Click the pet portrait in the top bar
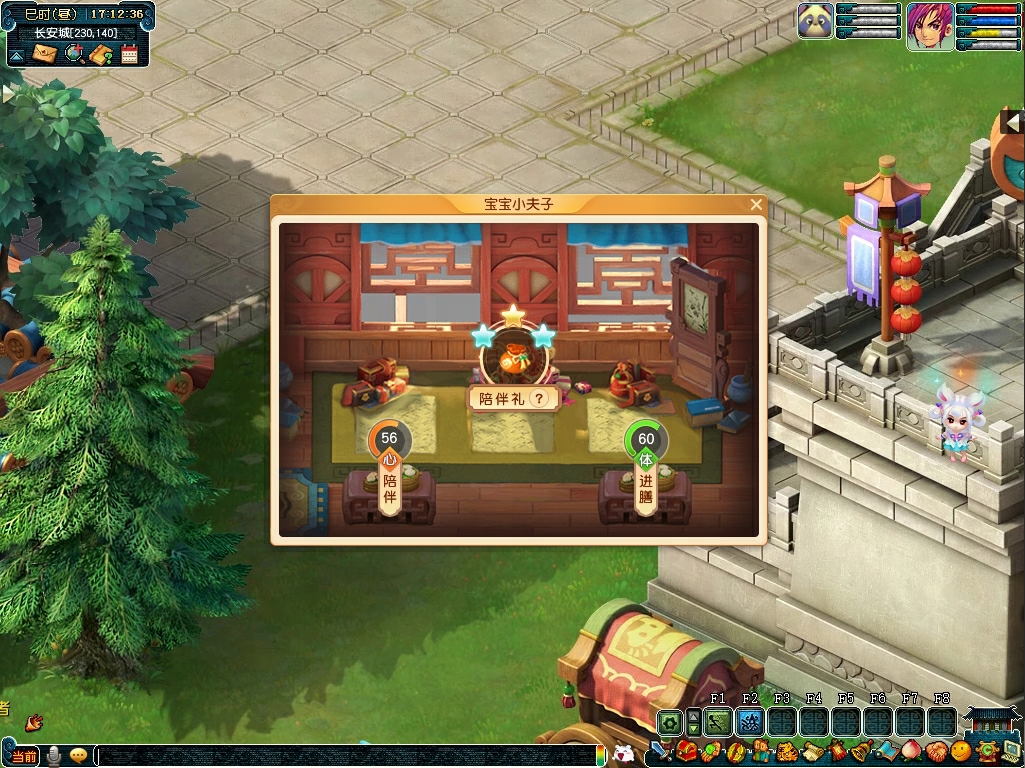Image resolution: width=1025 pixels, height=768 pixels. [x=815, y=21]
